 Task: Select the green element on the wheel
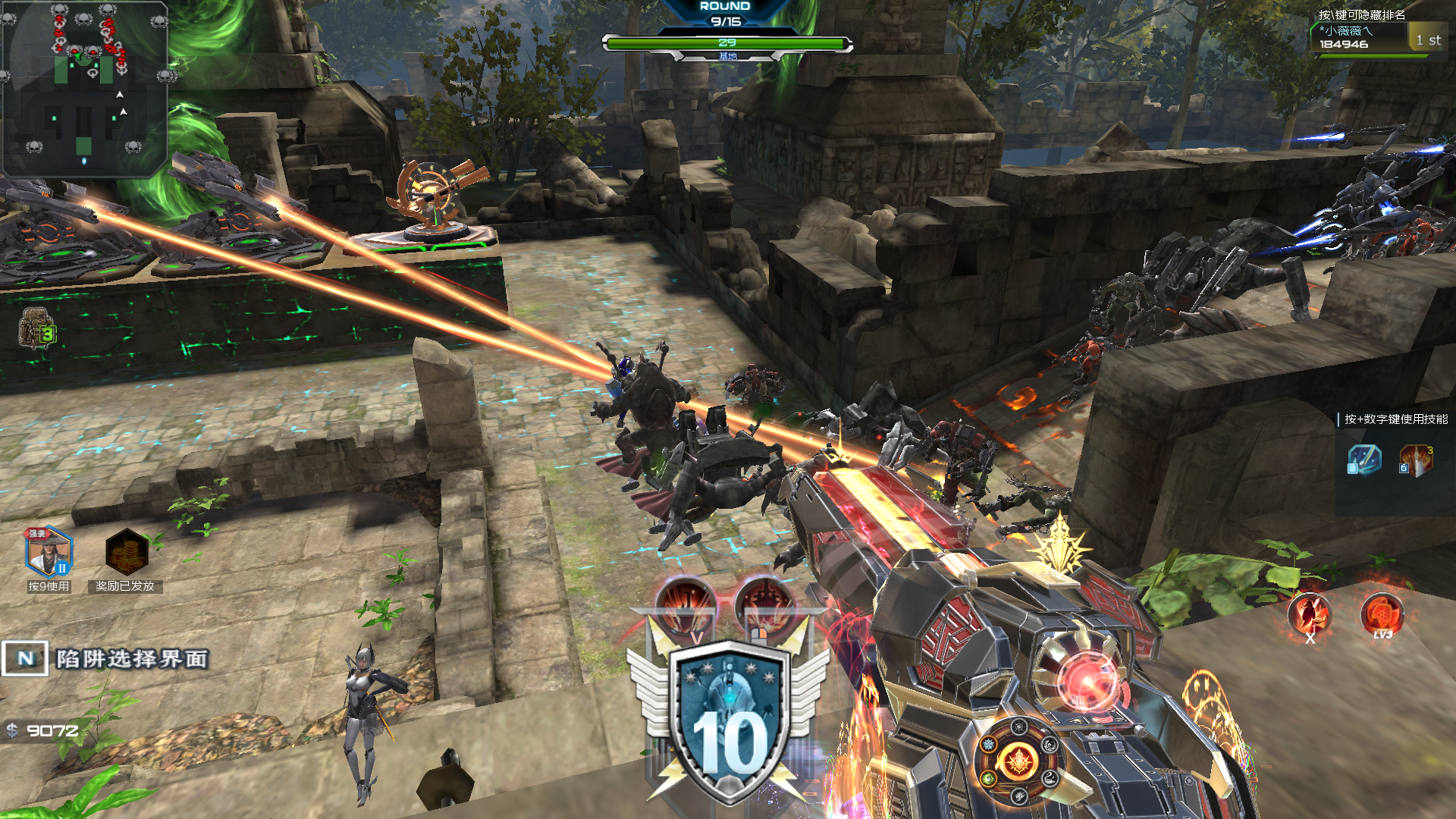click(989, 778)
